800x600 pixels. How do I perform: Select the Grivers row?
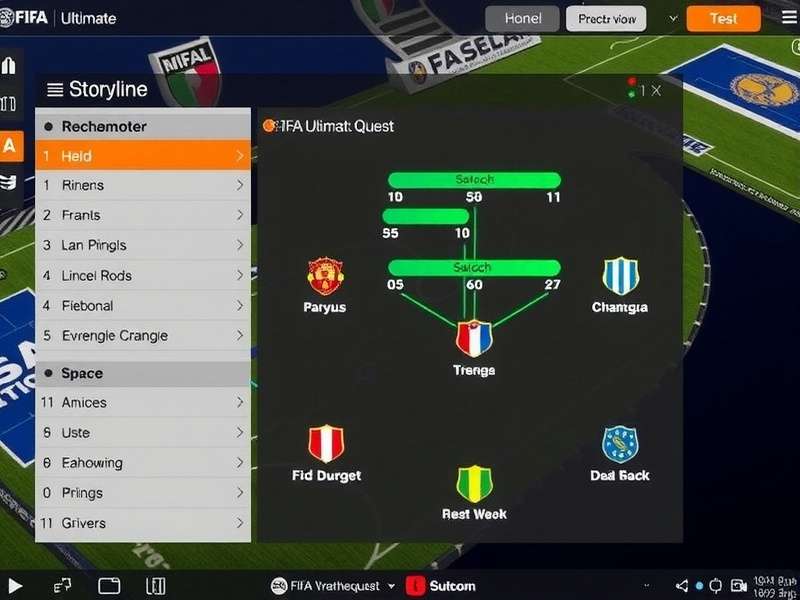142,523
